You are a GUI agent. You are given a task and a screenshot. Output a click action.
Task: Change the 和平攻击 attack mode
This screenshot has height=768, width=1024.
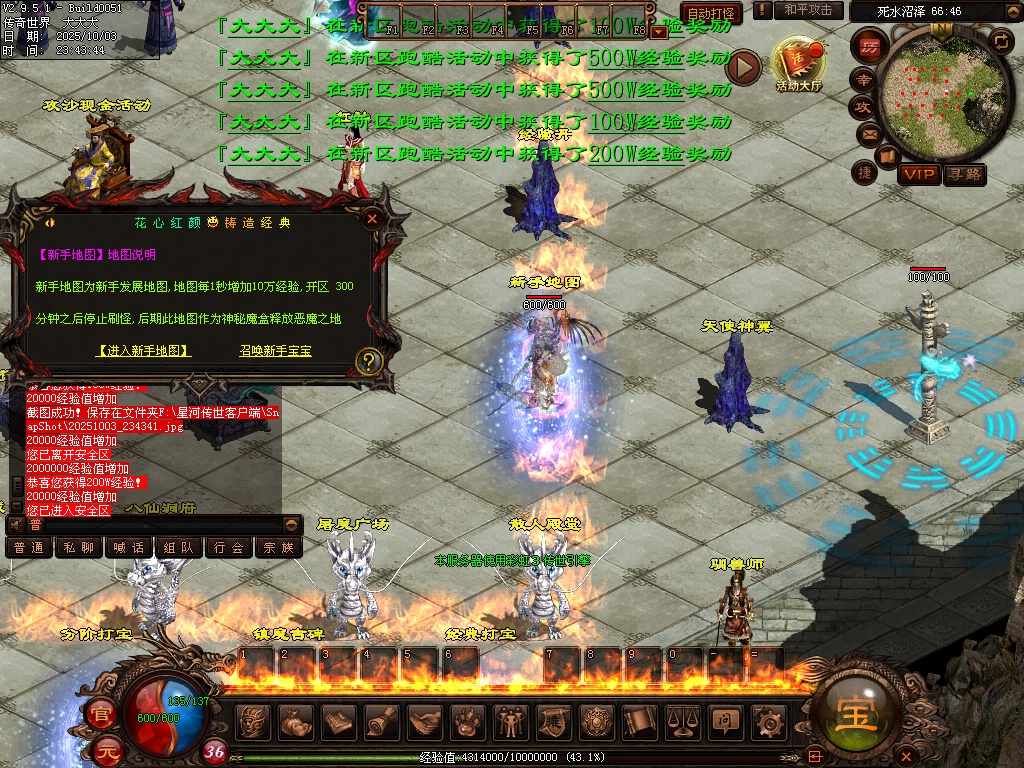(x=808, y=10)
